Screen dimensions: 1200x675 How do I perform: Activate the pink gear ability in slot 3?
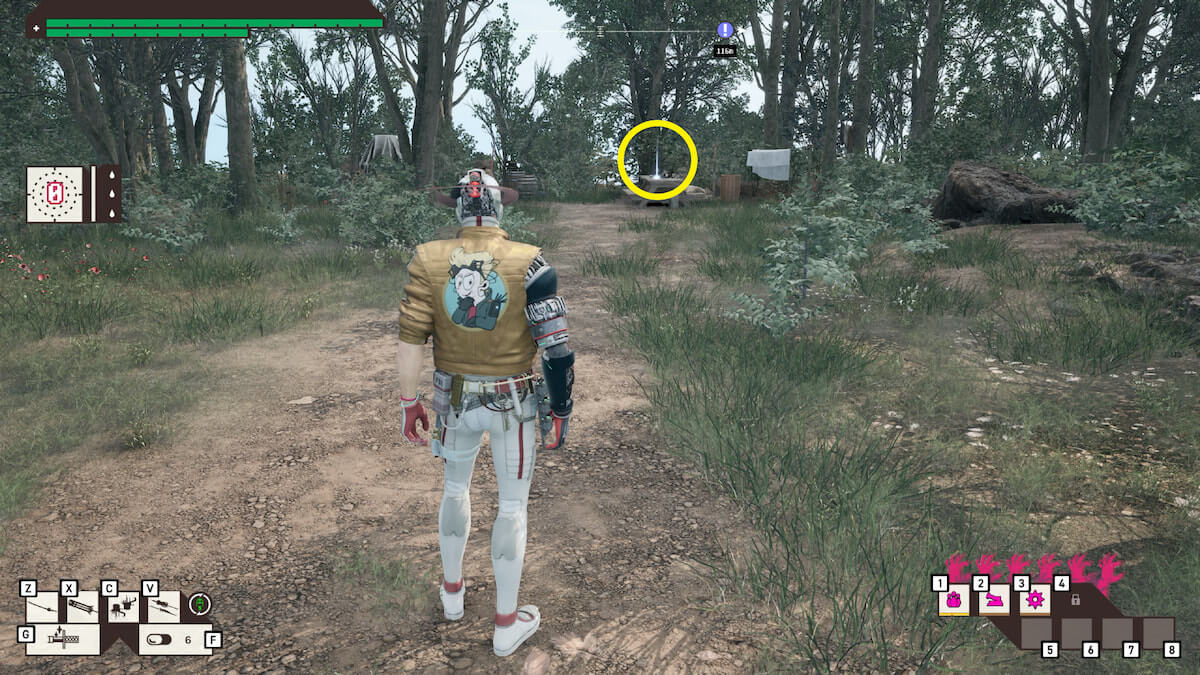pos(1034,600)
